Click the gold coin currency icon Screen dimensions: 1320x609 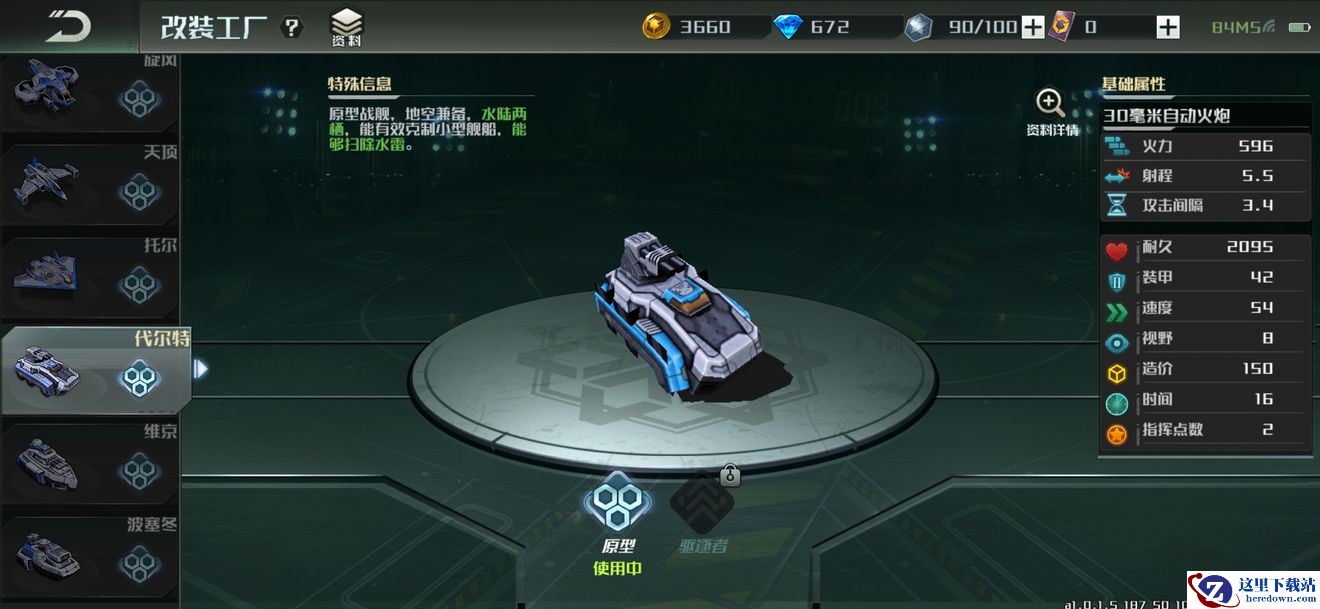(656, 27)
